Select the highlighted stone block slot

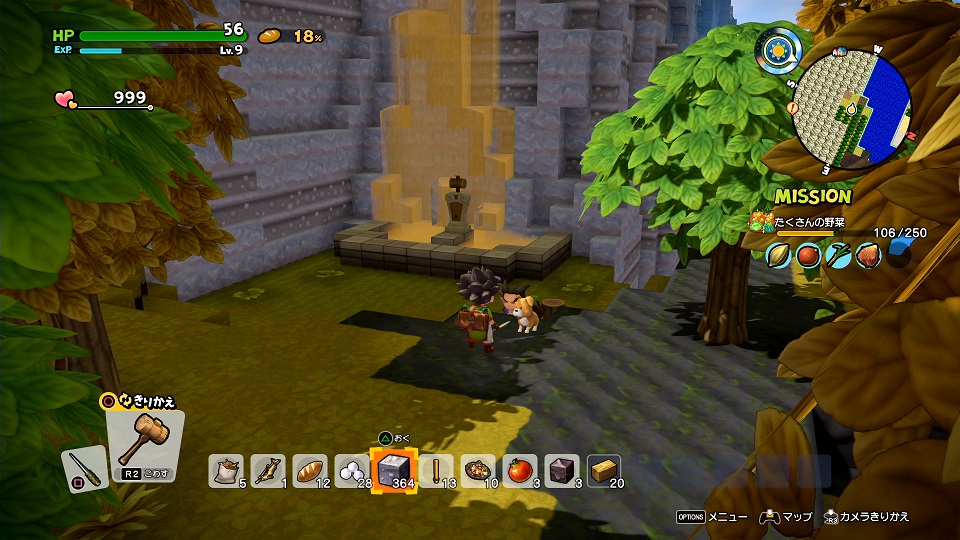[x=394, y=470]
